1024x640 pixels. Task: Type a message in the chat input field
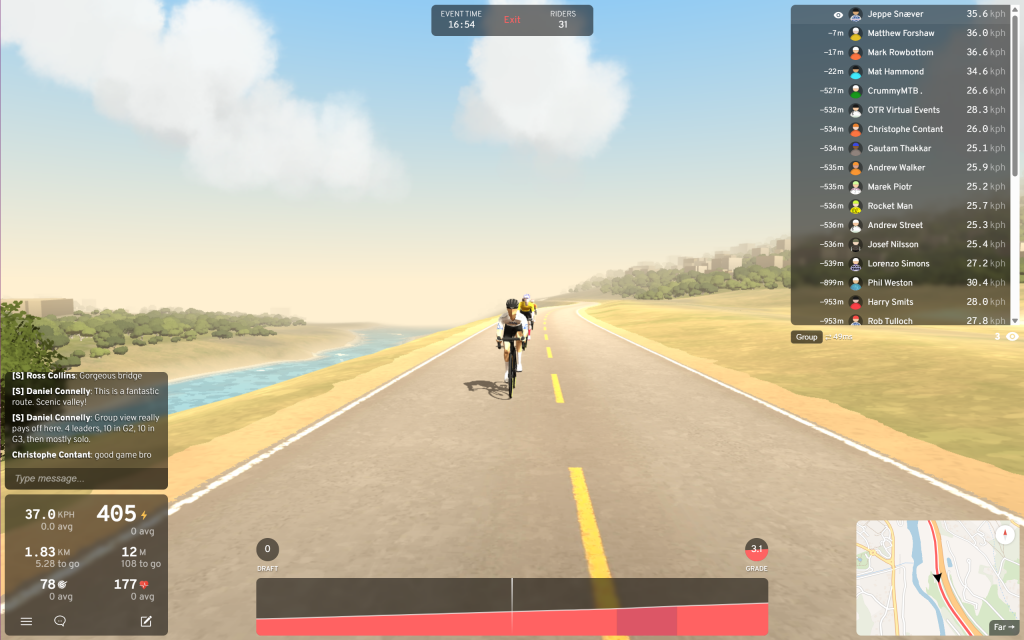pos(85,478)
